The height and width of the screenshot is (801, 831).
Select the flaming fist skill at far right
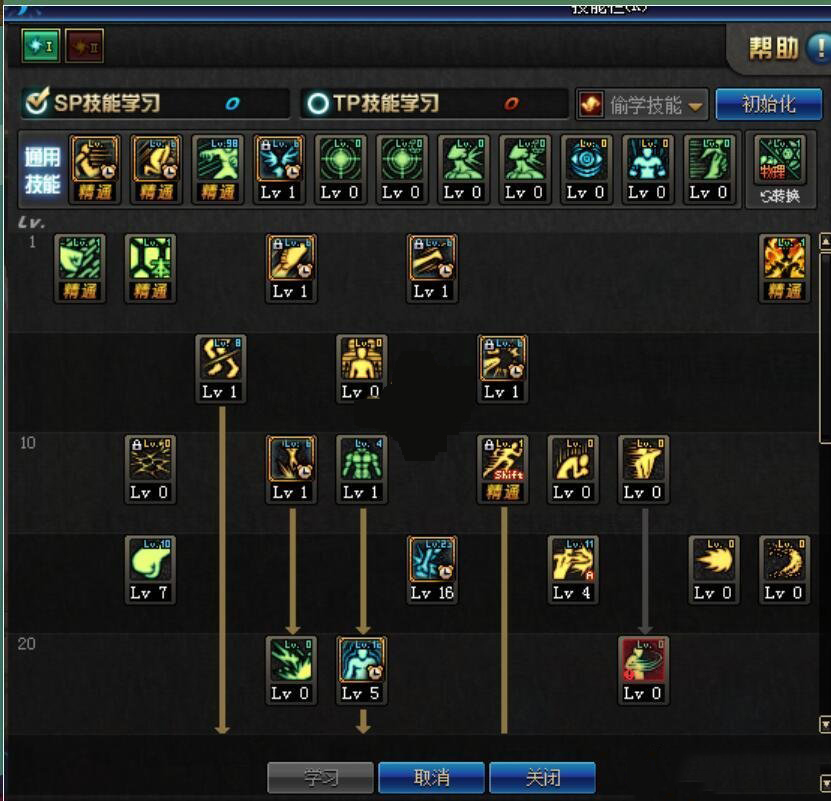tap(783, 260)
